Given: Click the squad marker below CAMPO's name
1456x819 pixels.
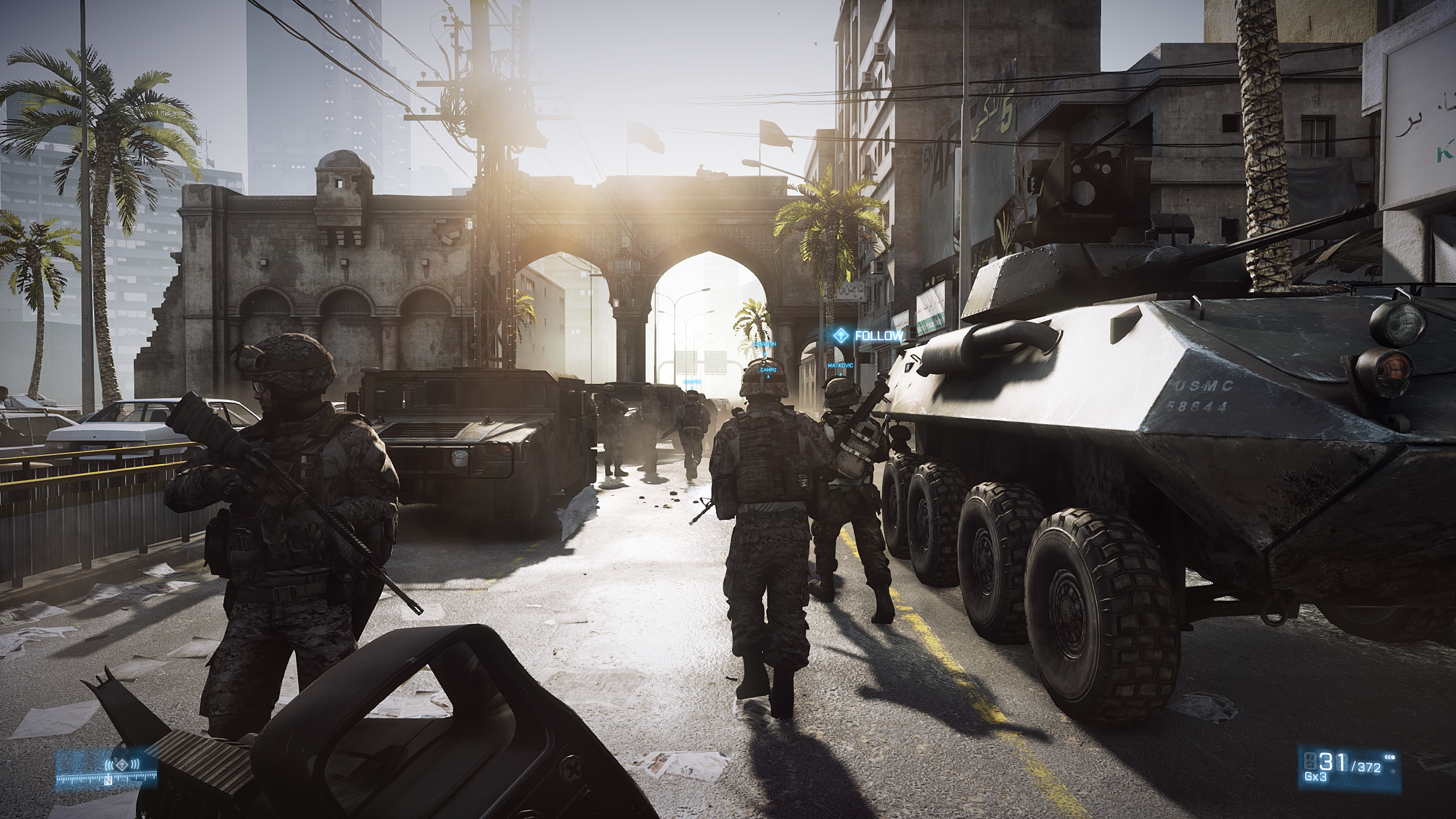Looking at the screenshot, I should click(x=768, y=378).
